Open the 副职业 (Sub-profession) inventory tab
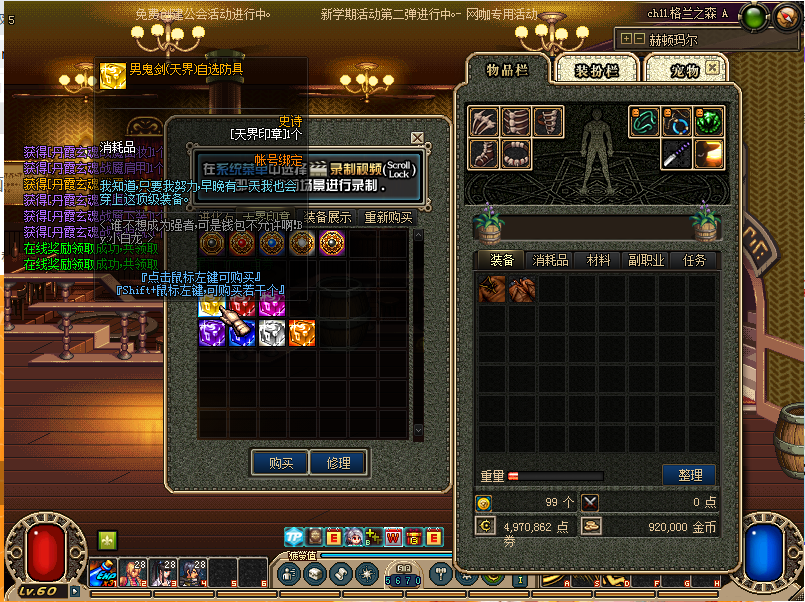This screenshot has height=602, width=805. pyautogui.click(x=646, y=260)
